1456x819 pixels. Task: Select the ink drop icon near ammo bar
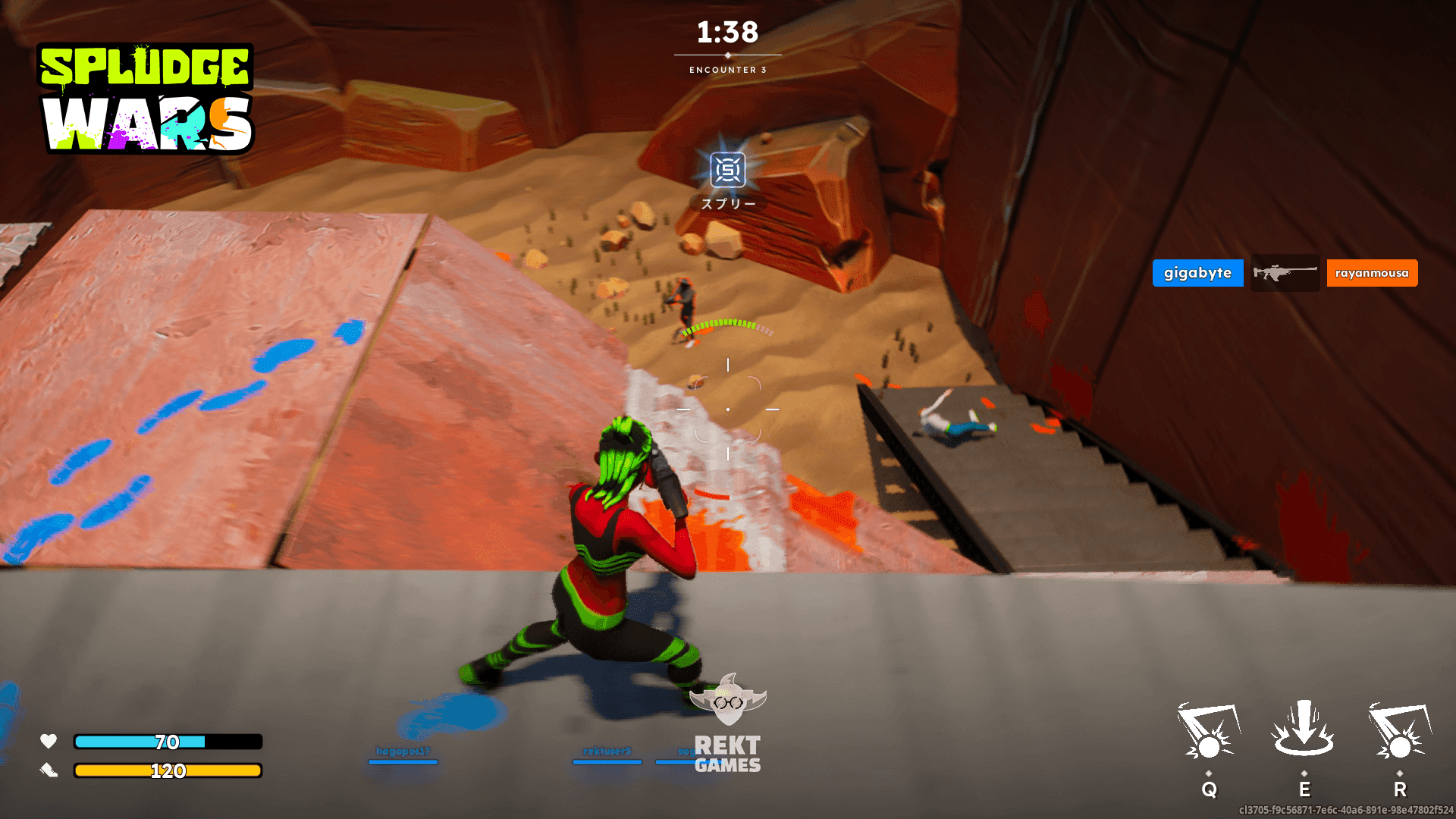(49, 769)
